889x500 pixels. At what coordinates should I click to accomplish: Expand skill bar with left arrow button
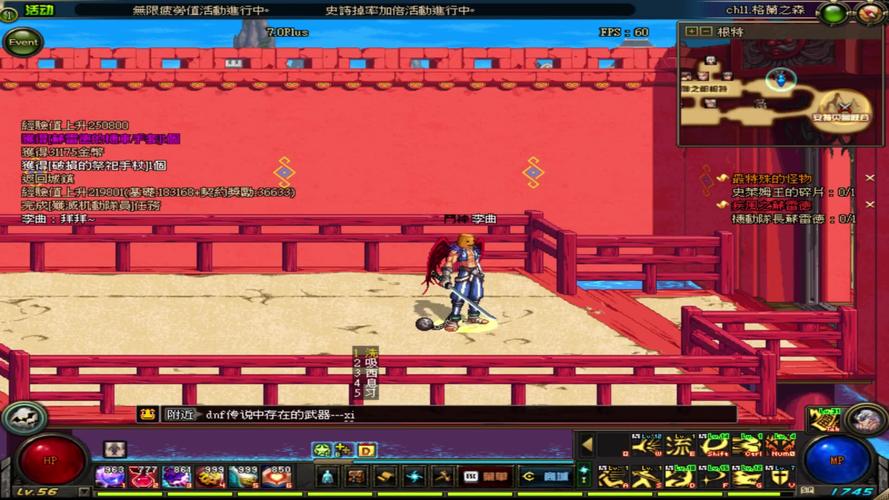(x=587, y=444)
